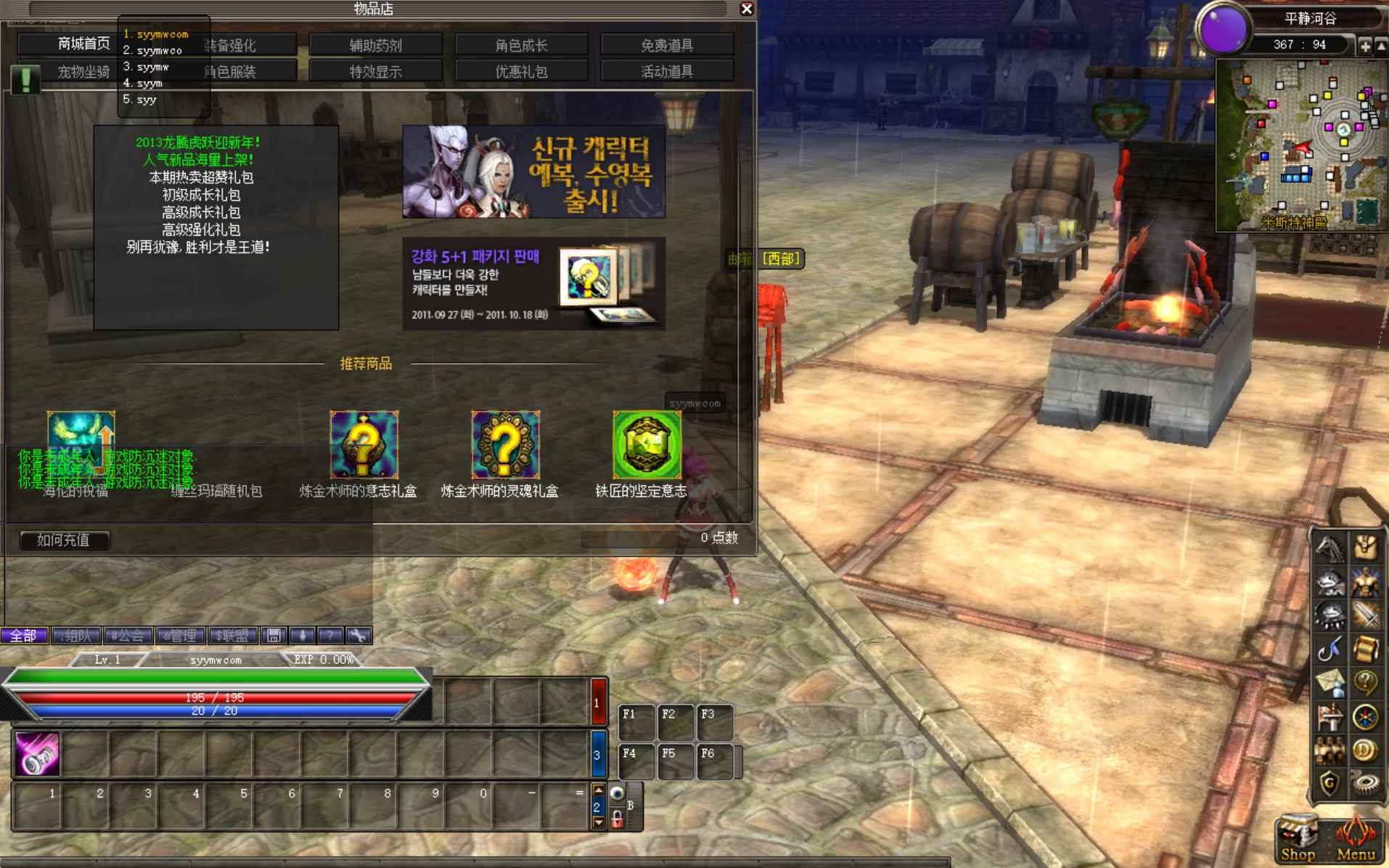This screenshot has width=1389, height=868.
Task: Click the minimap
Action: (1300, 145)
